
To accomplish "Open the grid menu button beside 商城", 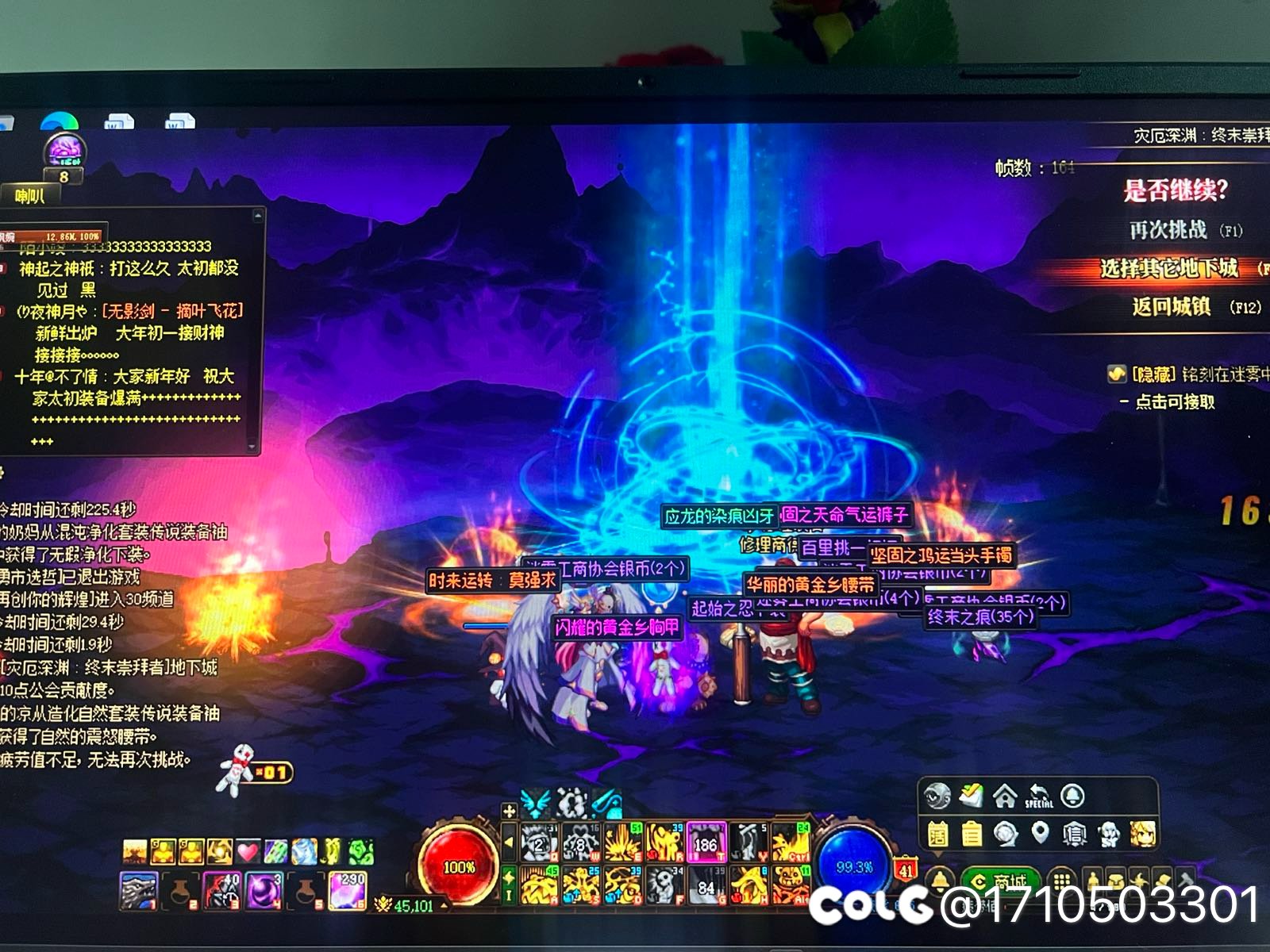I will 1062,881.
